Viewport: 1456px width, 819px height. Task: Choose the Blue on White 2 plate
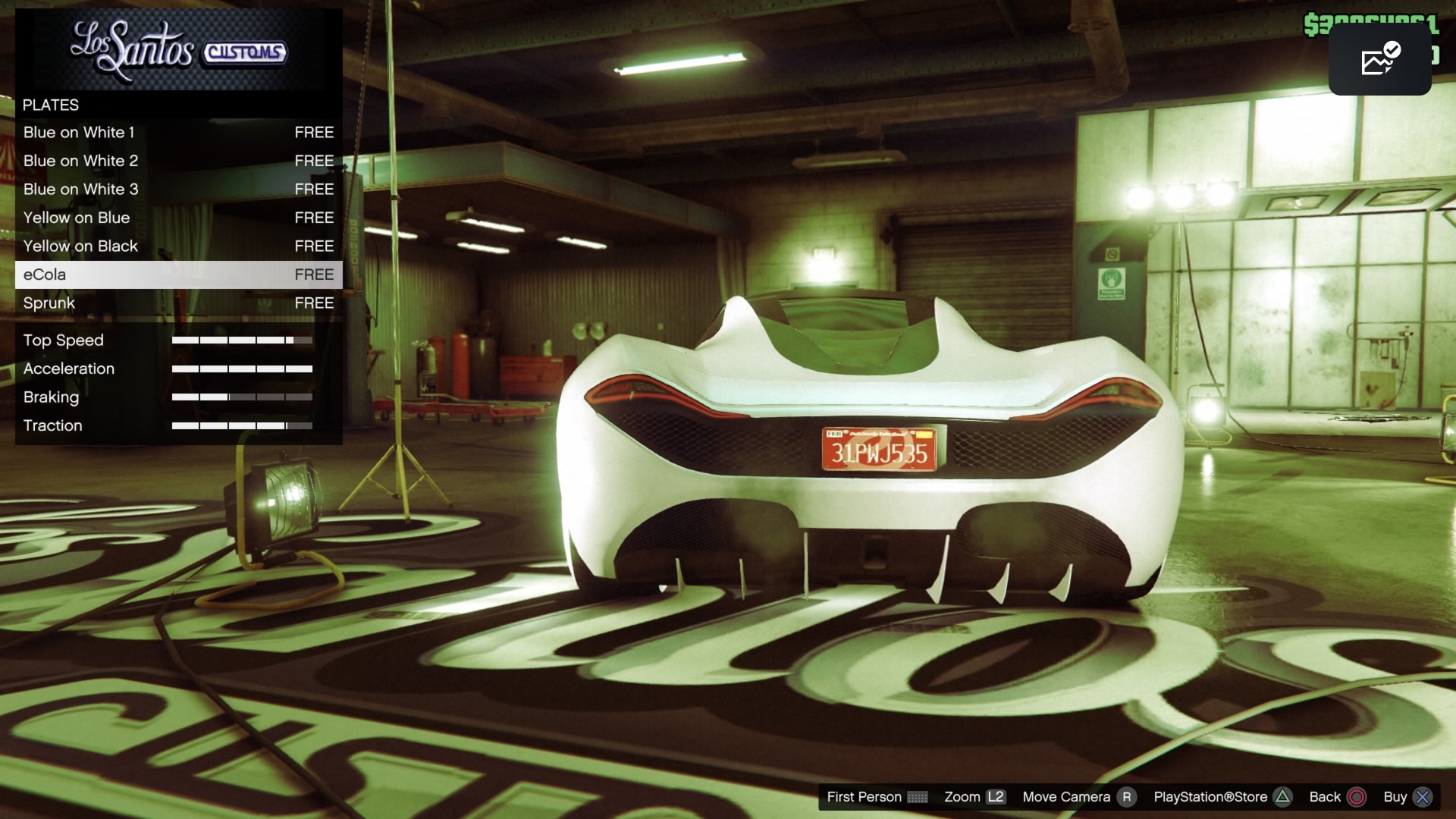click(178, 161)
